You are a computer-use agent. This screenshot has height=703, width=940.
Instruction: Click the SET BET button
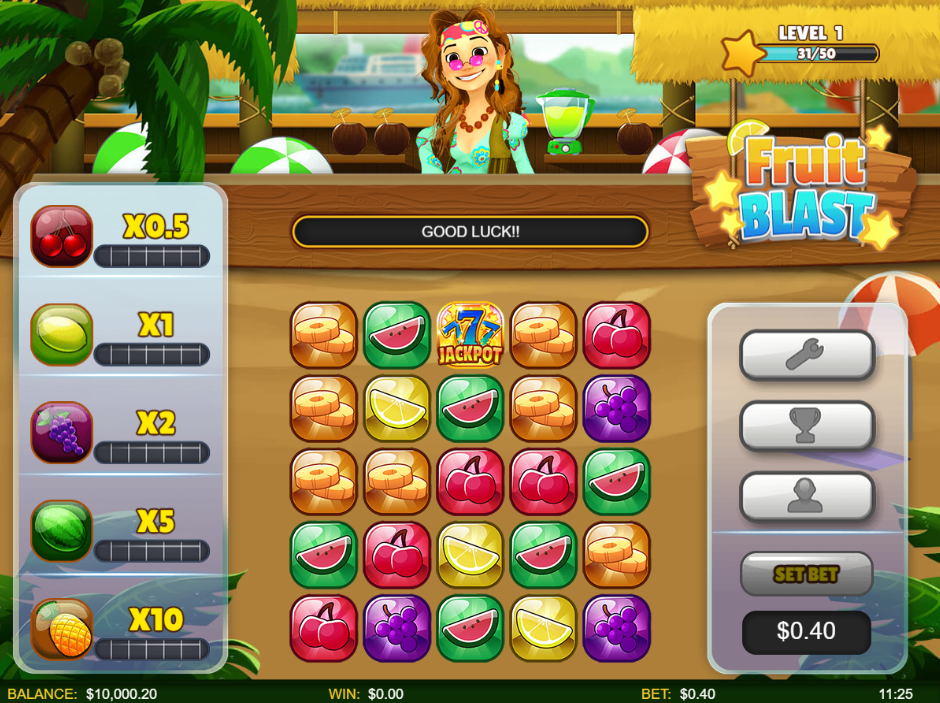[806, 574]
